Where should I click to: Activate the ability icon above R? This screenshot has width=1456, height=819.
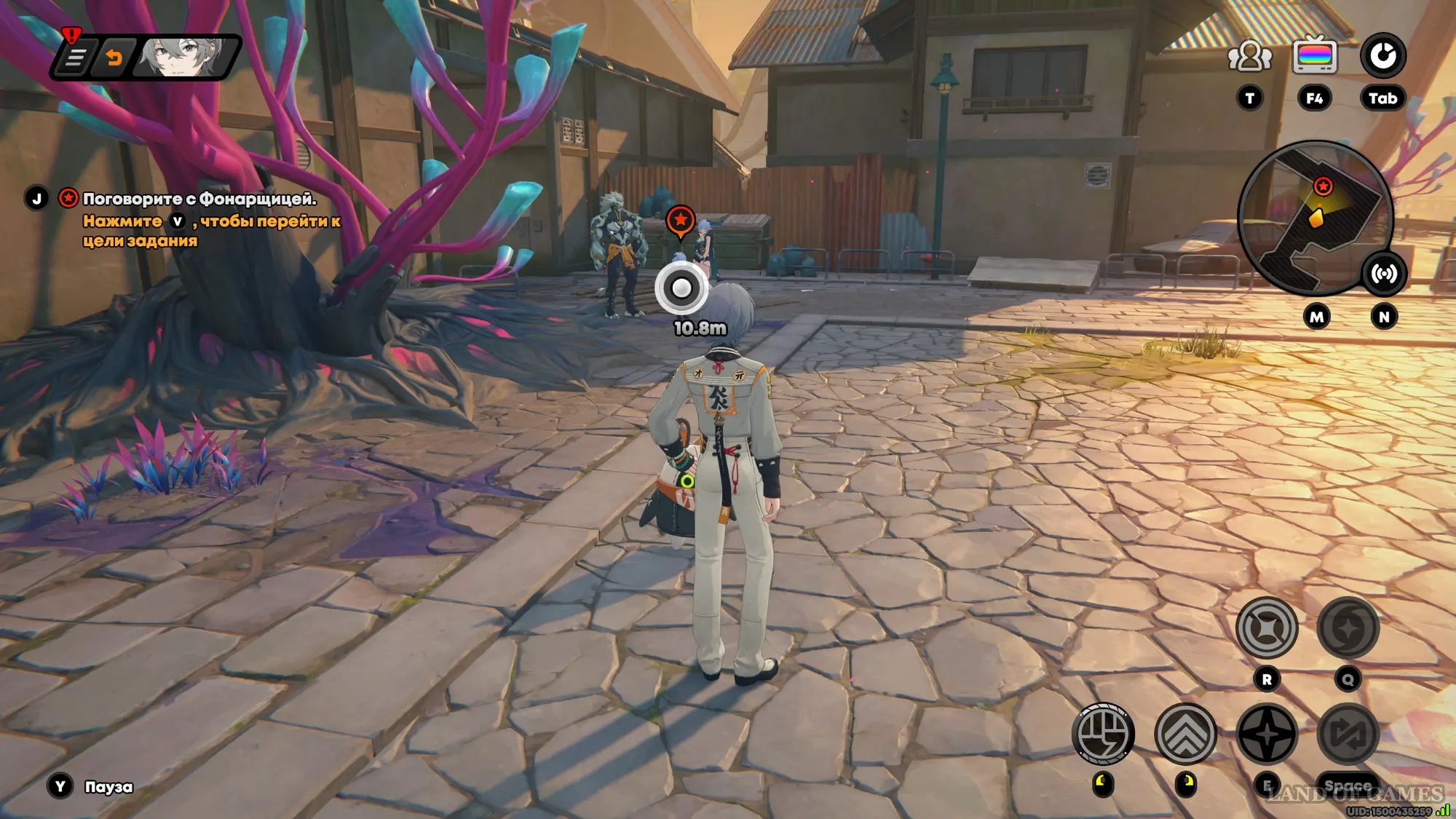[x=1267, y=628]
